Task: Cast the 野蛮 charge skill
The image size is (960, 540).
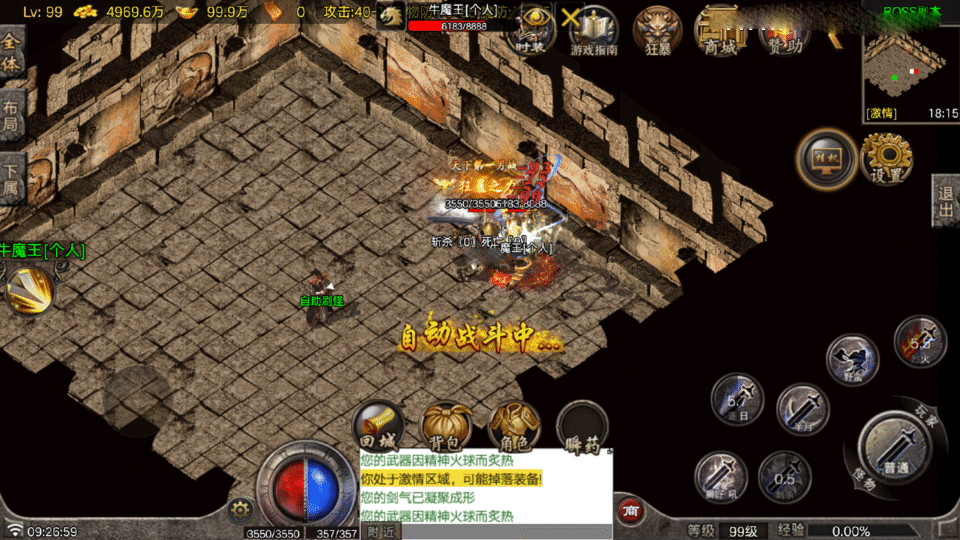Action: point(852,358)
